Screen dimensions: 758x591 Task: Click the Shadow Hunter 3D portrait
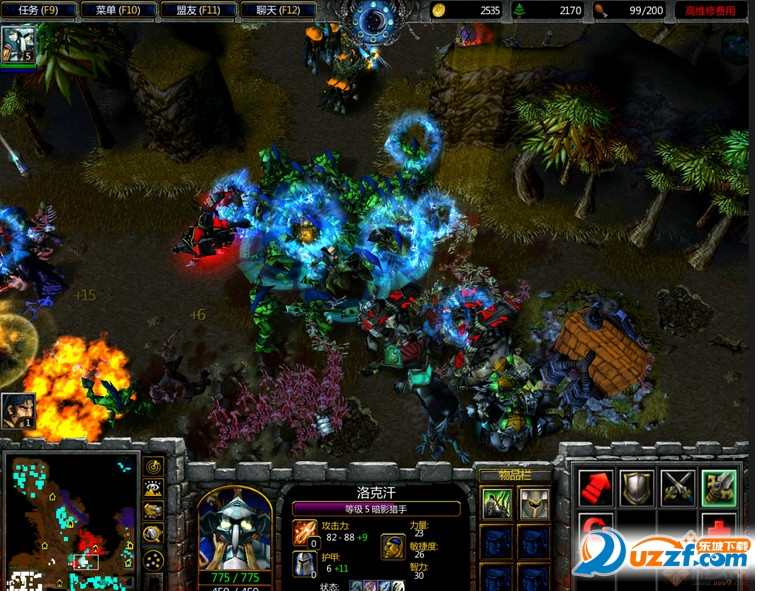pyautogui.click(x=235, y=528)
